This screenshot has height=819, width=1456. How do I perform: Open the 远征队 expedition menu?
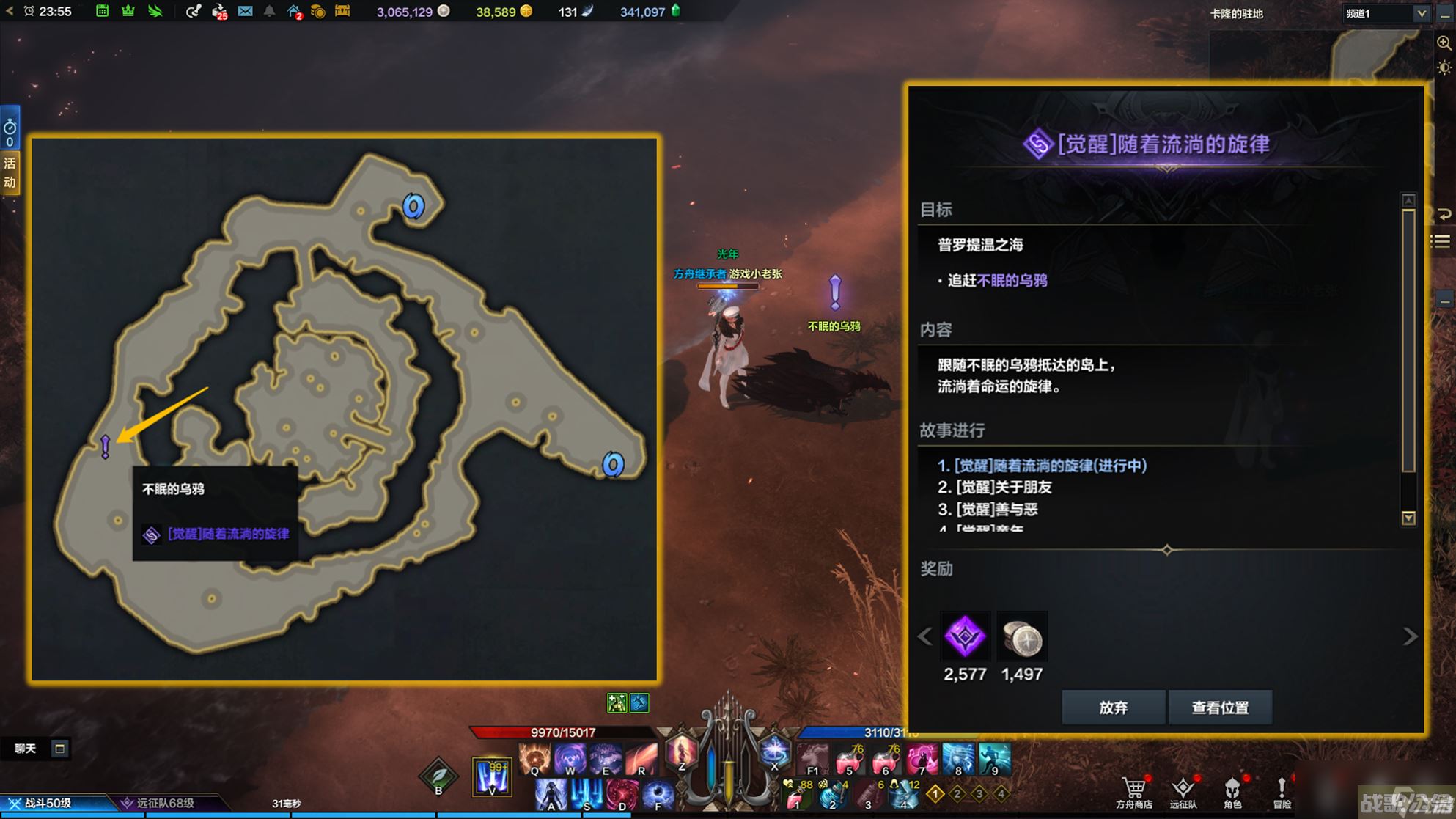(x=1183, y=793)
